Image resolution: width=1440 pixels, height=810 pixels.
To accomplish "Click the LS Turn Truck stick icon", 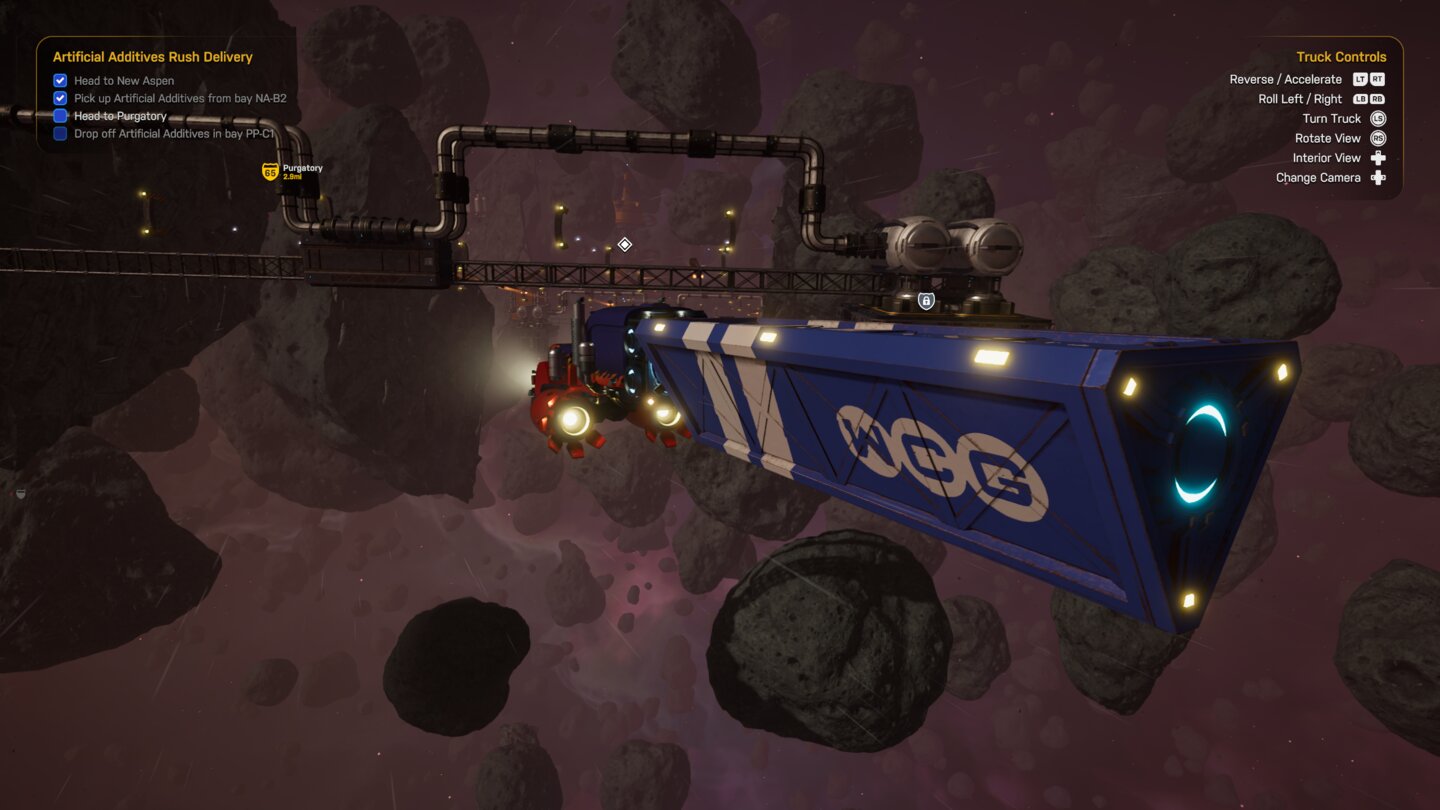I will tap(1378, 118).
